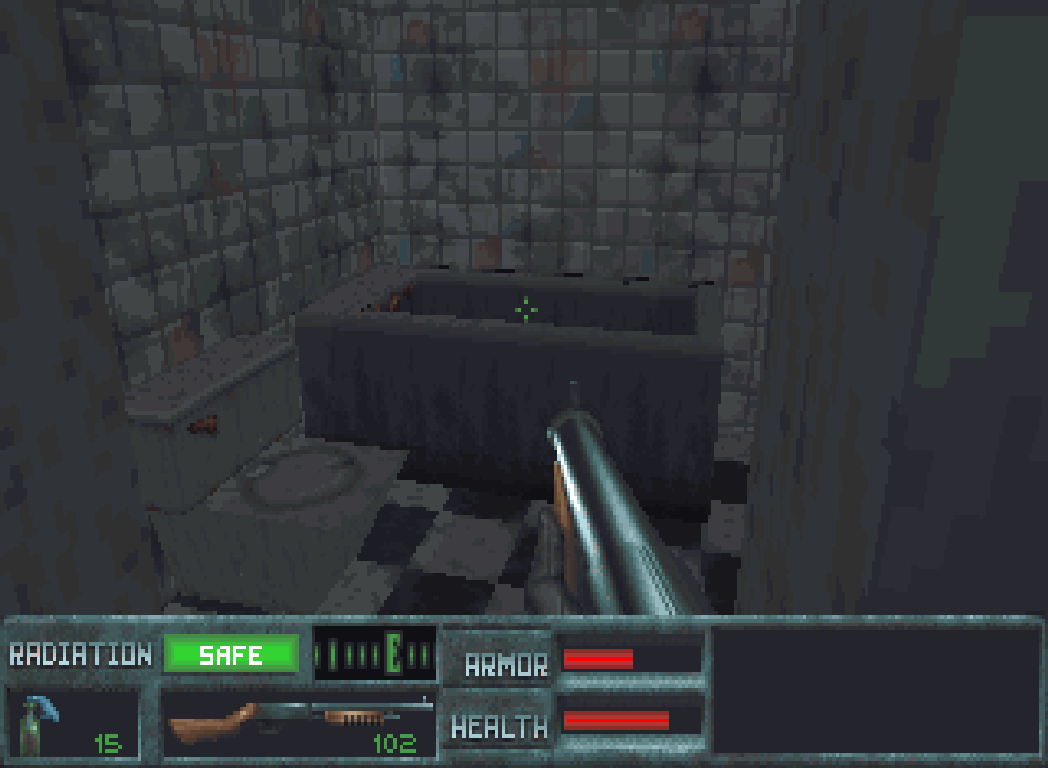
Task: Click the compass heading indicator
Action: click(x=375, y=654)
